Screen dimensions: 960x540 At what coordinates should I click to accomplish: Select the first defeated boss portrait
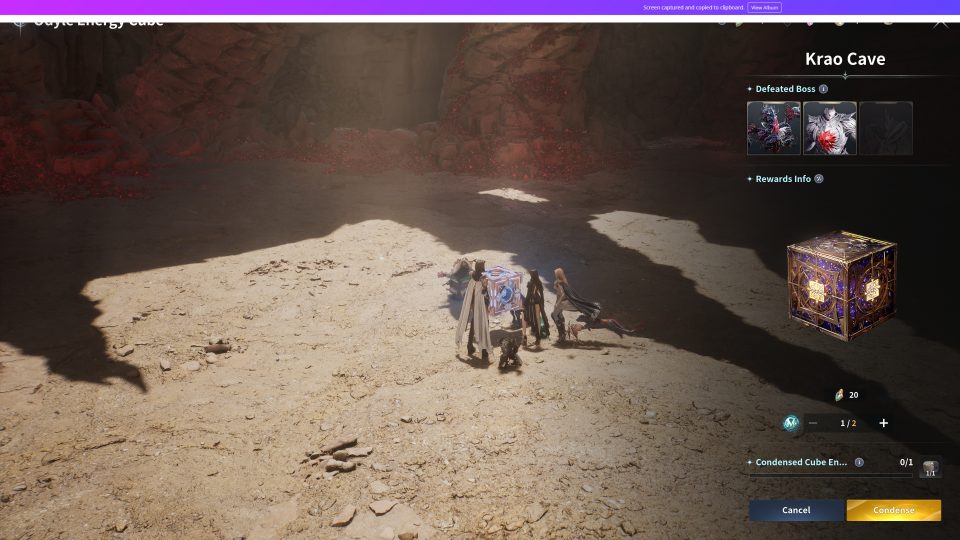(773, 128)
